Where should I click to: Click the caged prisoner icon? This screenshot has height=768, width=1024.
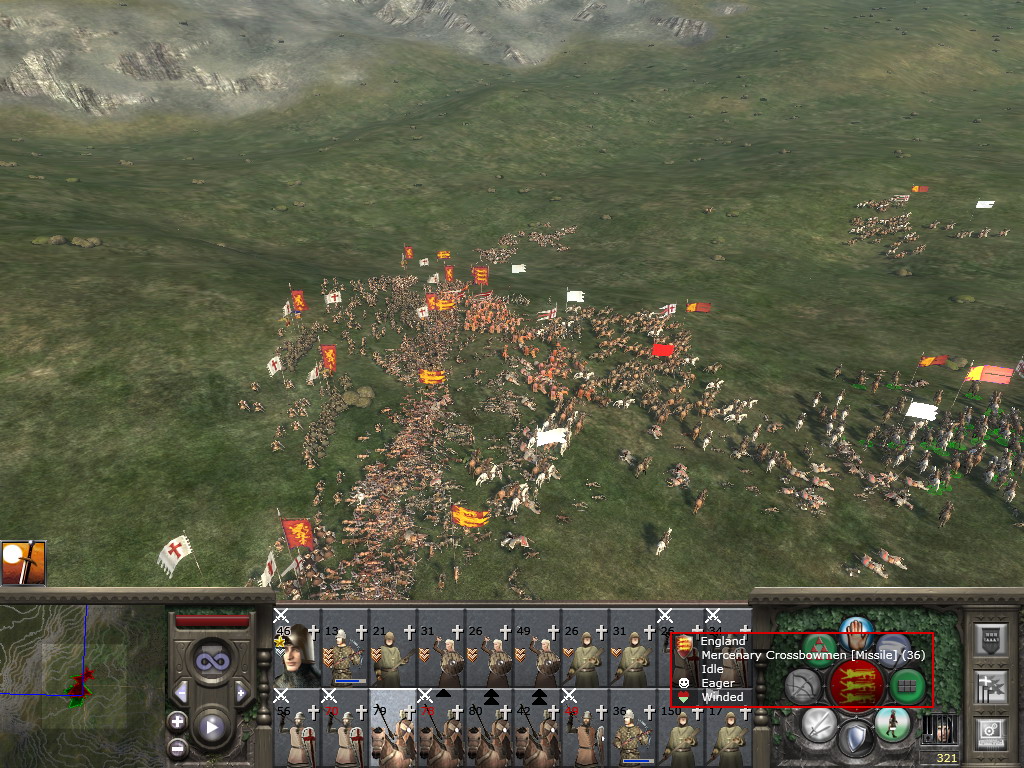coord(938,728)
